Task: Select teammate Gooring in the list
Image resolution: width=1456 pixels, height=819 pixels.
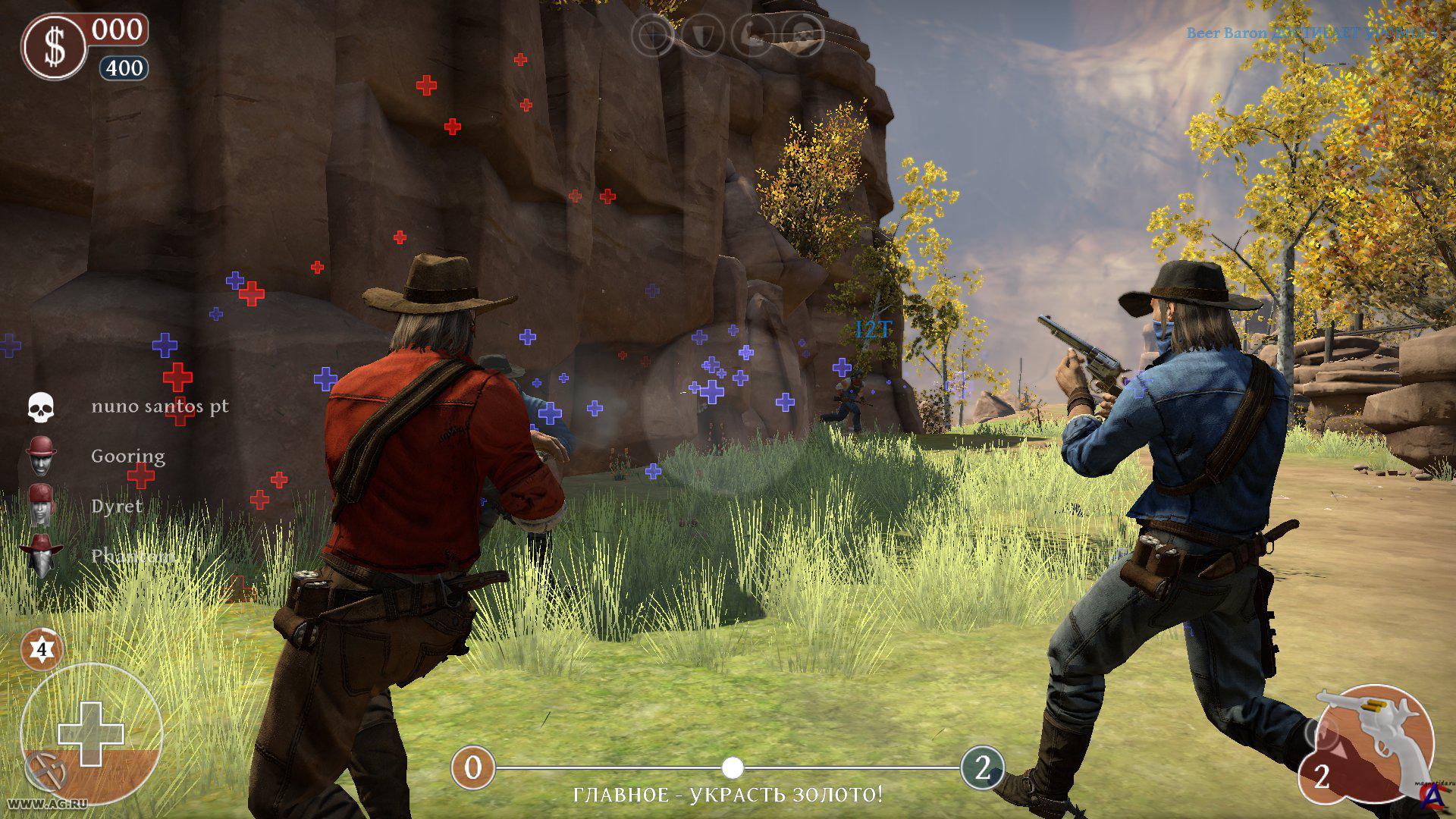Action: pyautogui.click(x=127, y=457)
